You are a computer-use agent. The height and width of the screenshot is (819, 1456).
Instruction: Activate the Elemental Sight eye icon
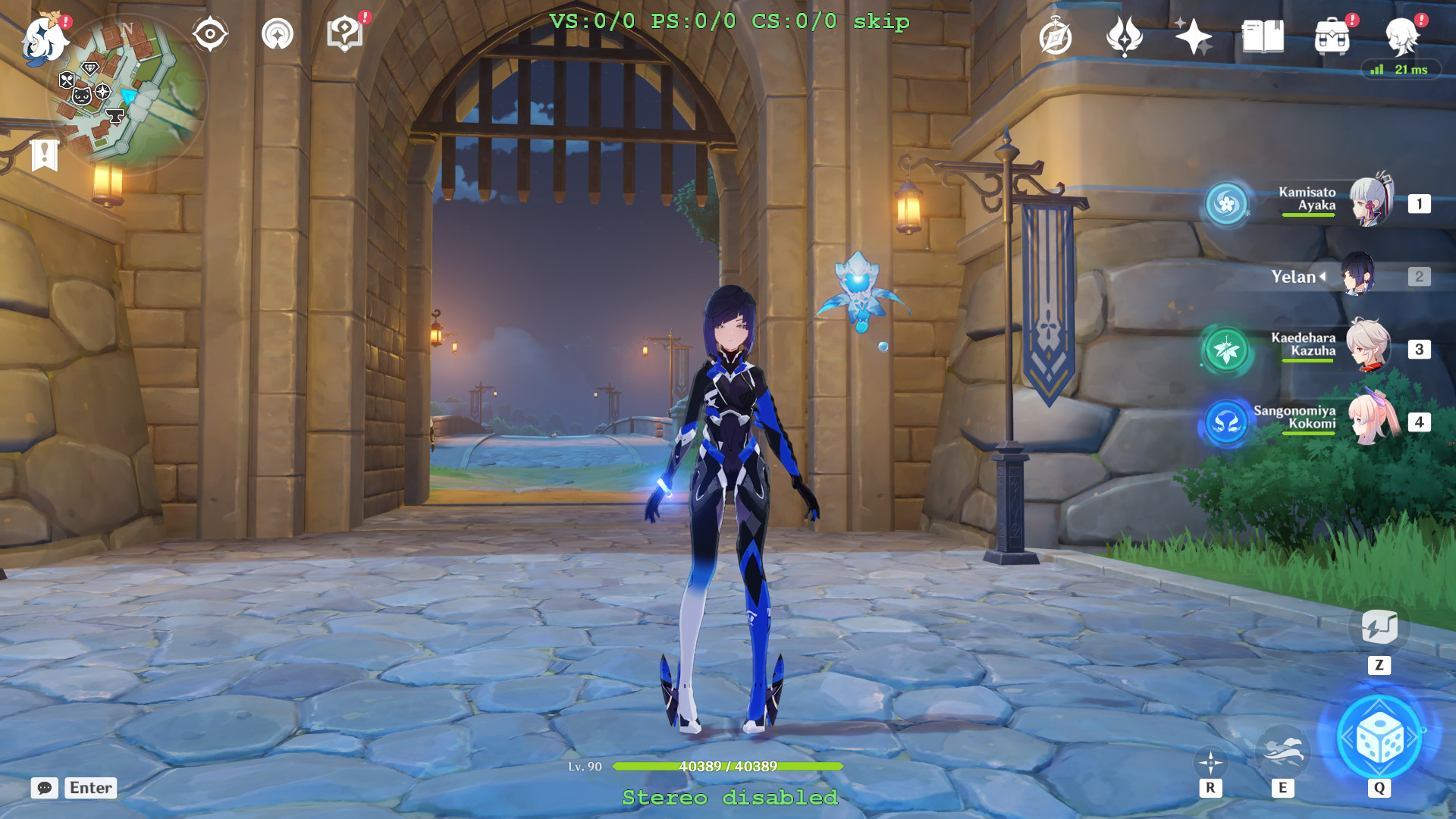point(210,33)
